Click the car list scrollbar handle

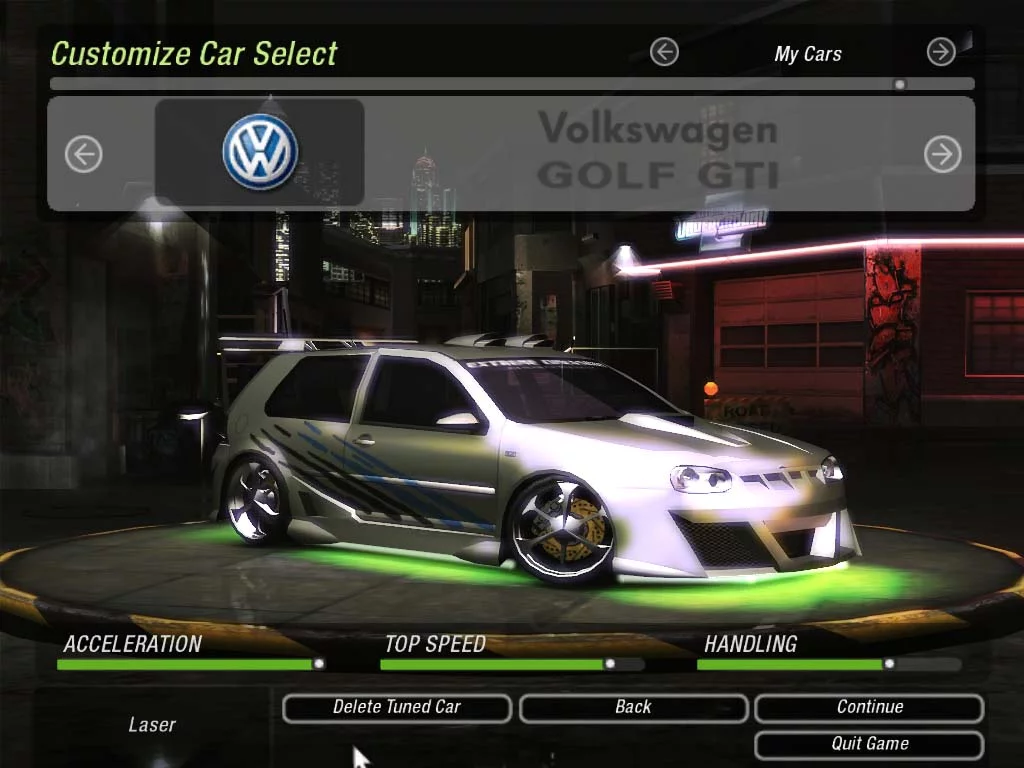(x=900, y=85)
